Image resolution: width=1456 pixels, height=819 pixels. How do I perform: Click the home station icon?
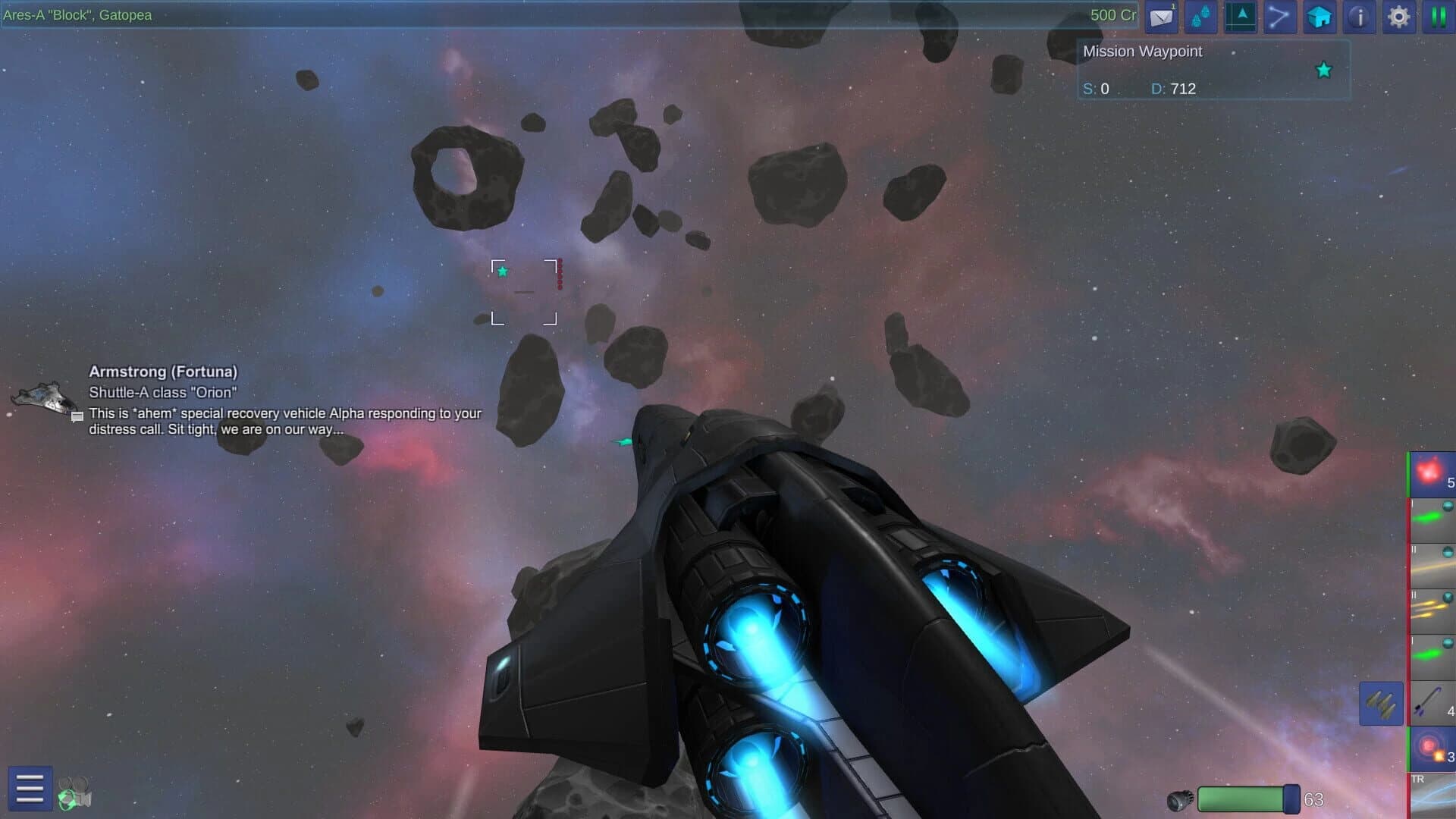coord(1319,17)
